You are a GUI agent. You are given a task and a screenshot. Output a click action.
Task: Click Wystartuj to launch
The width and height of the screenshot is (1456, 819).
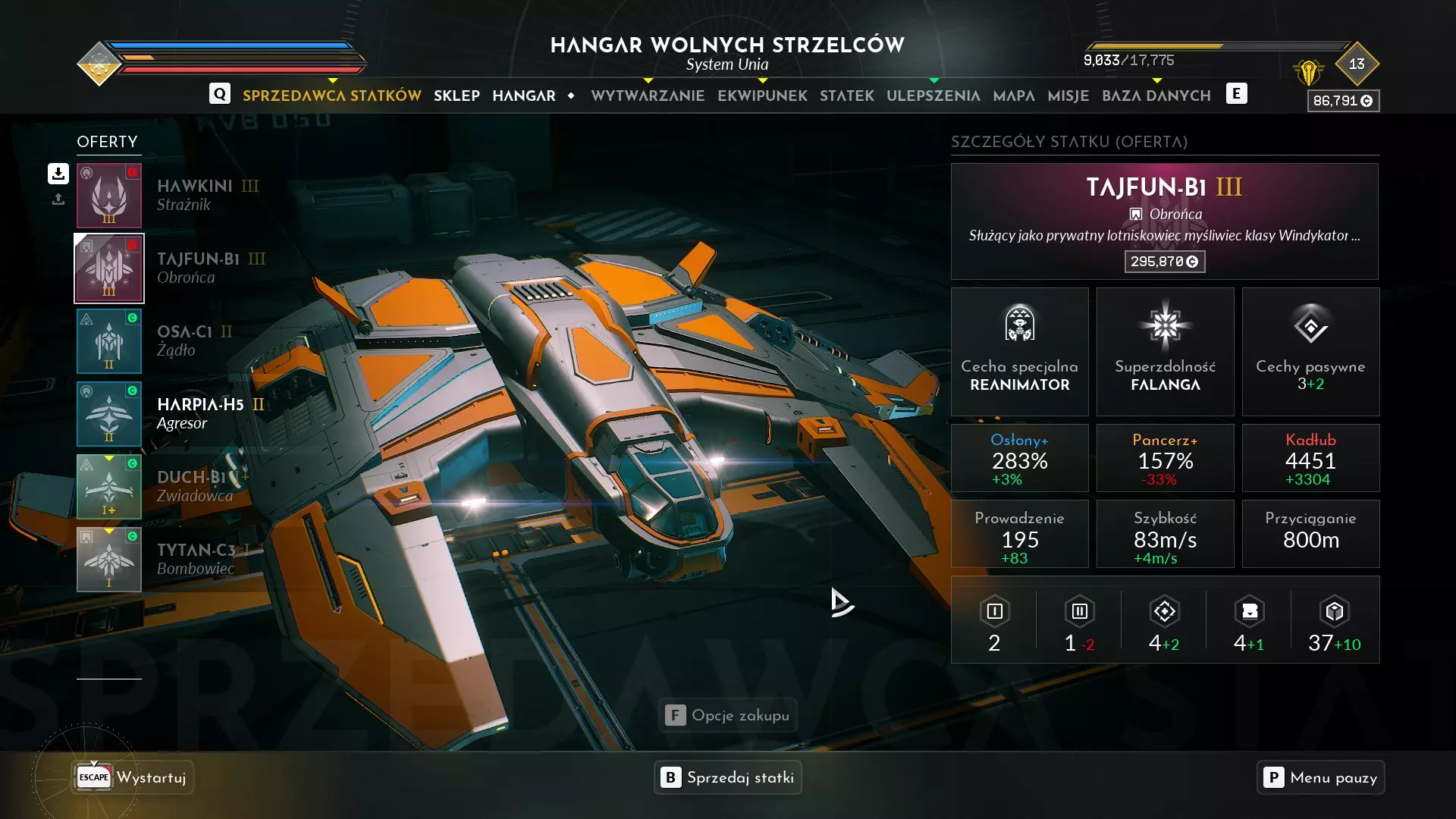[x=133, y=777]
